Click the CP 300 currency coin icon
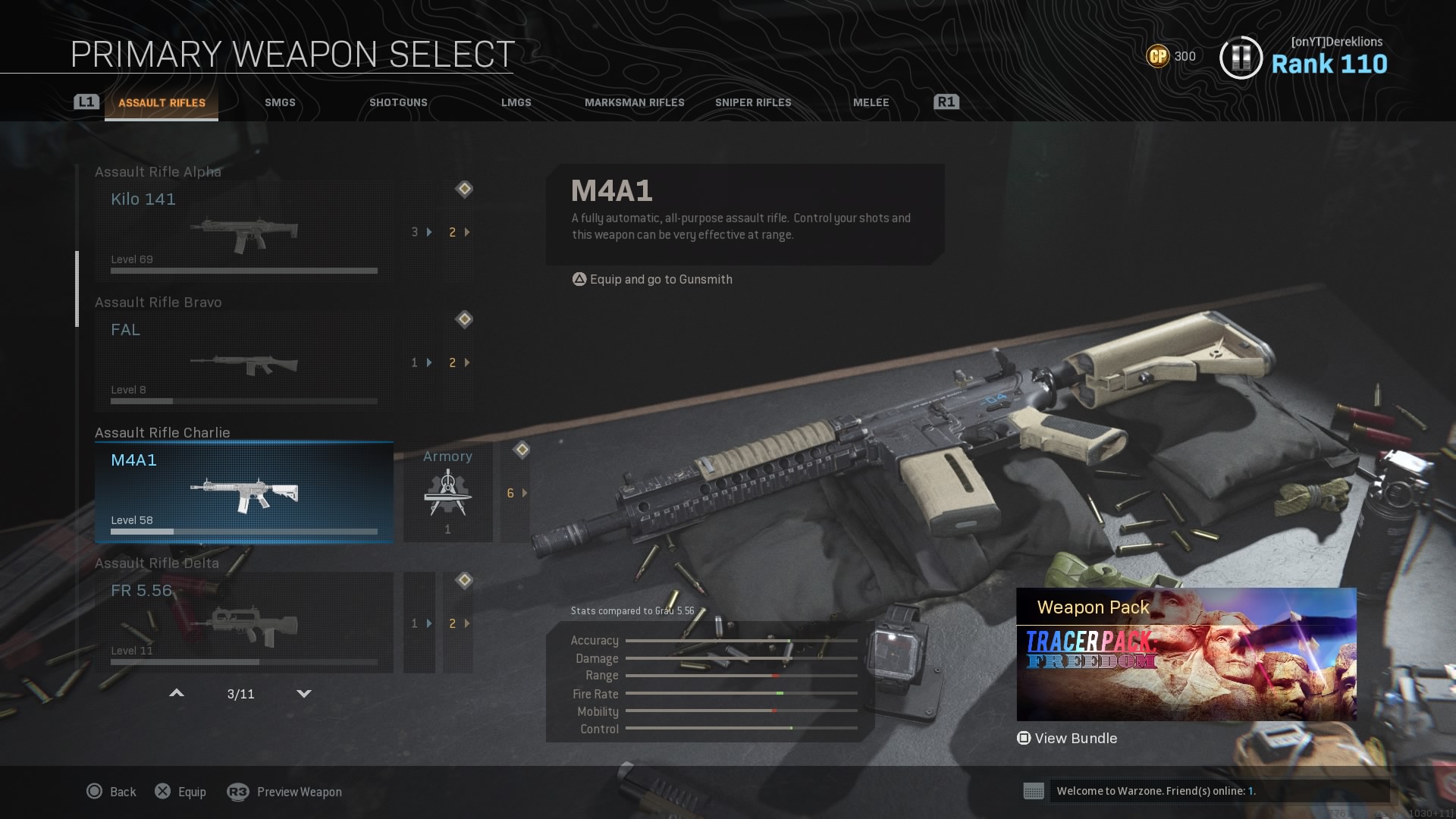This screenshot has height=819, width=1456. point(1158,56)
